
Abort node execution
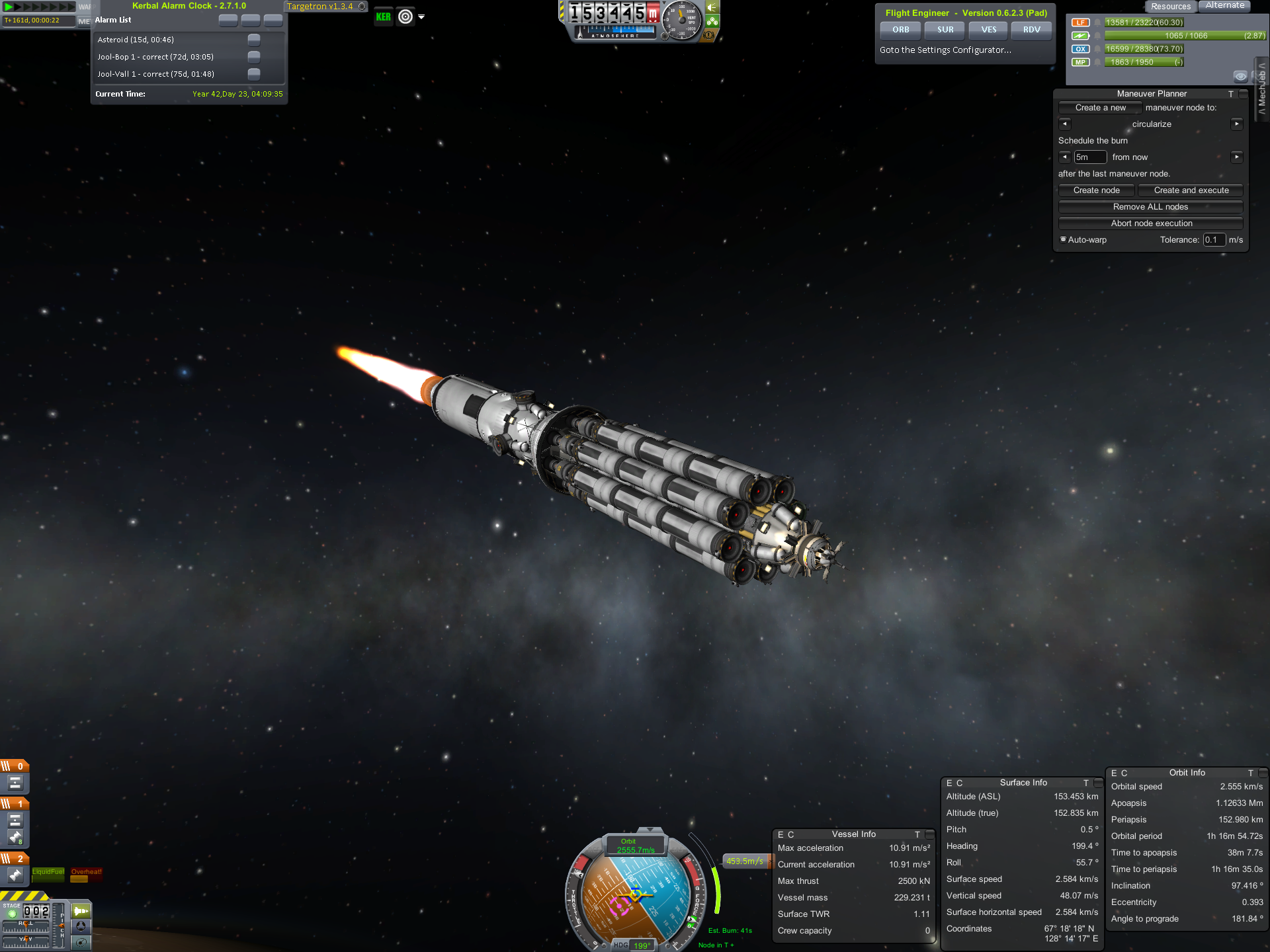[x=1151, y=223]
